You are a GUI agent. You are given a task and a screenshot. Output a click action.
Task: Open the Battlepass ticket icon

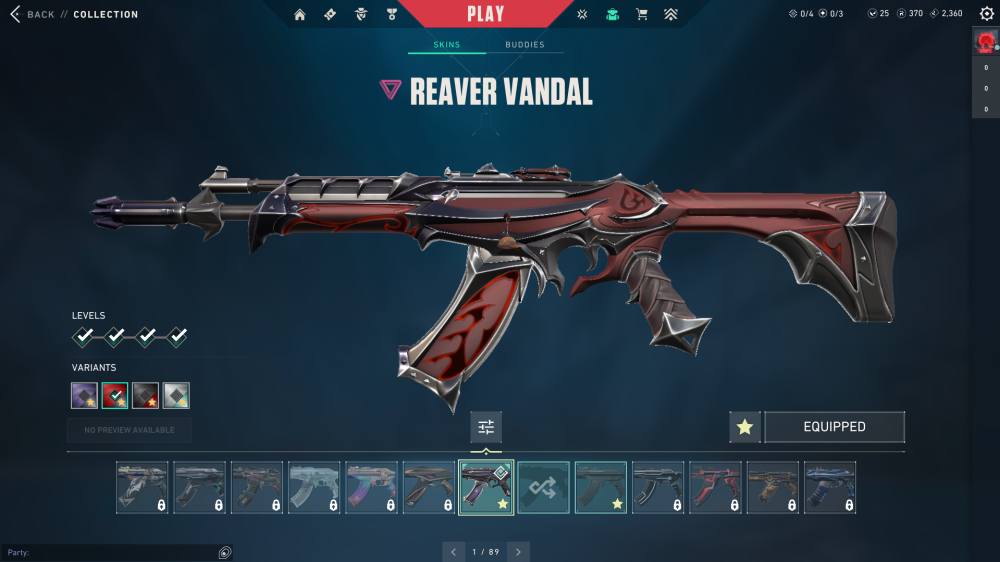(x=330, y=14)
